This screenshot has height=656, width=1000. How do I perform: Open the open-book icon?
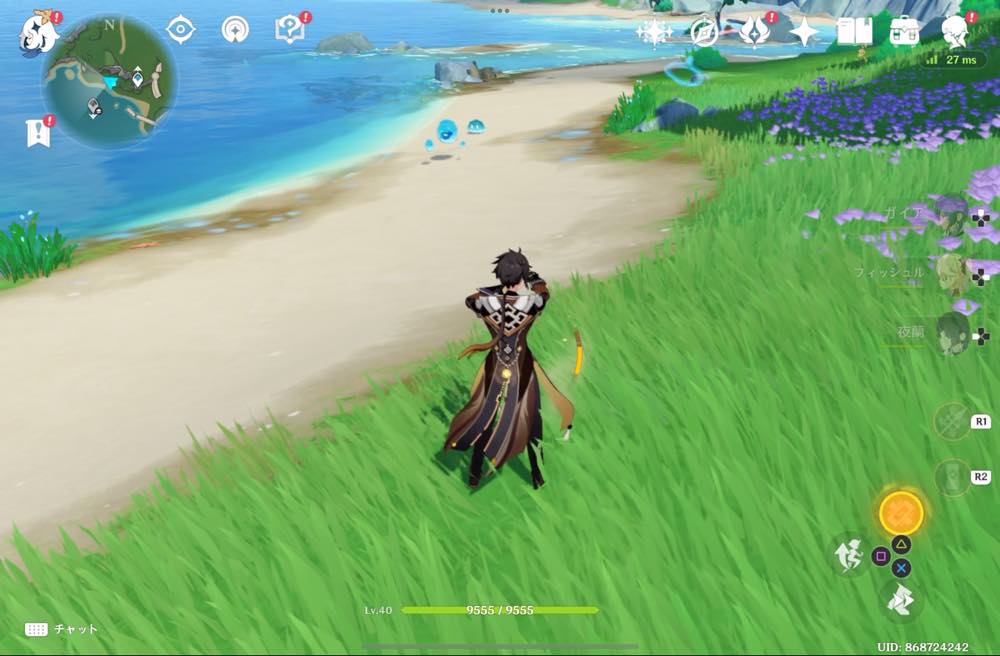click(x=854, y=31)
